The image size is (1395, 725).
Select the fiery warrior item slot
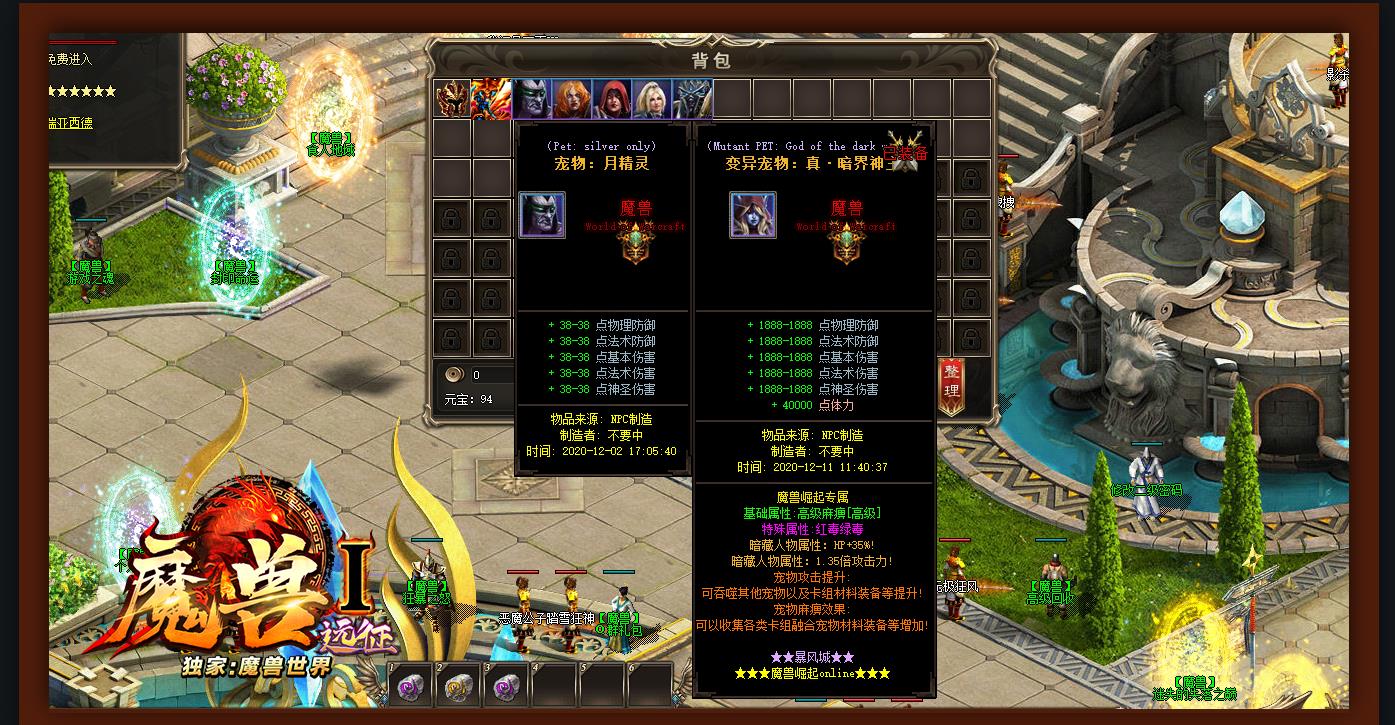pyautogui.click(x=492, y=99)
